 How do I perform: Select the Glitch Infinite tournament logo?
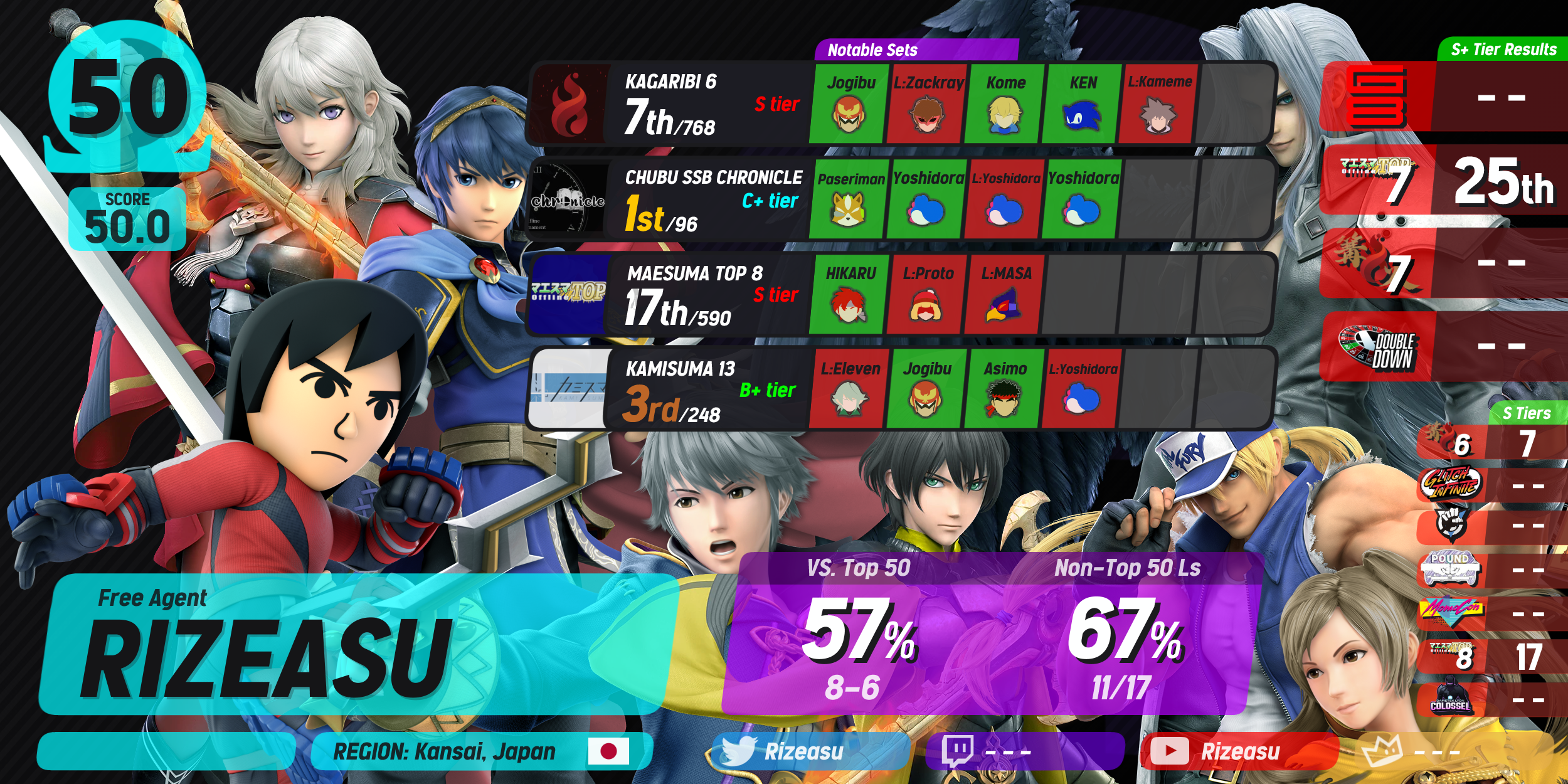pos(1451,484)
